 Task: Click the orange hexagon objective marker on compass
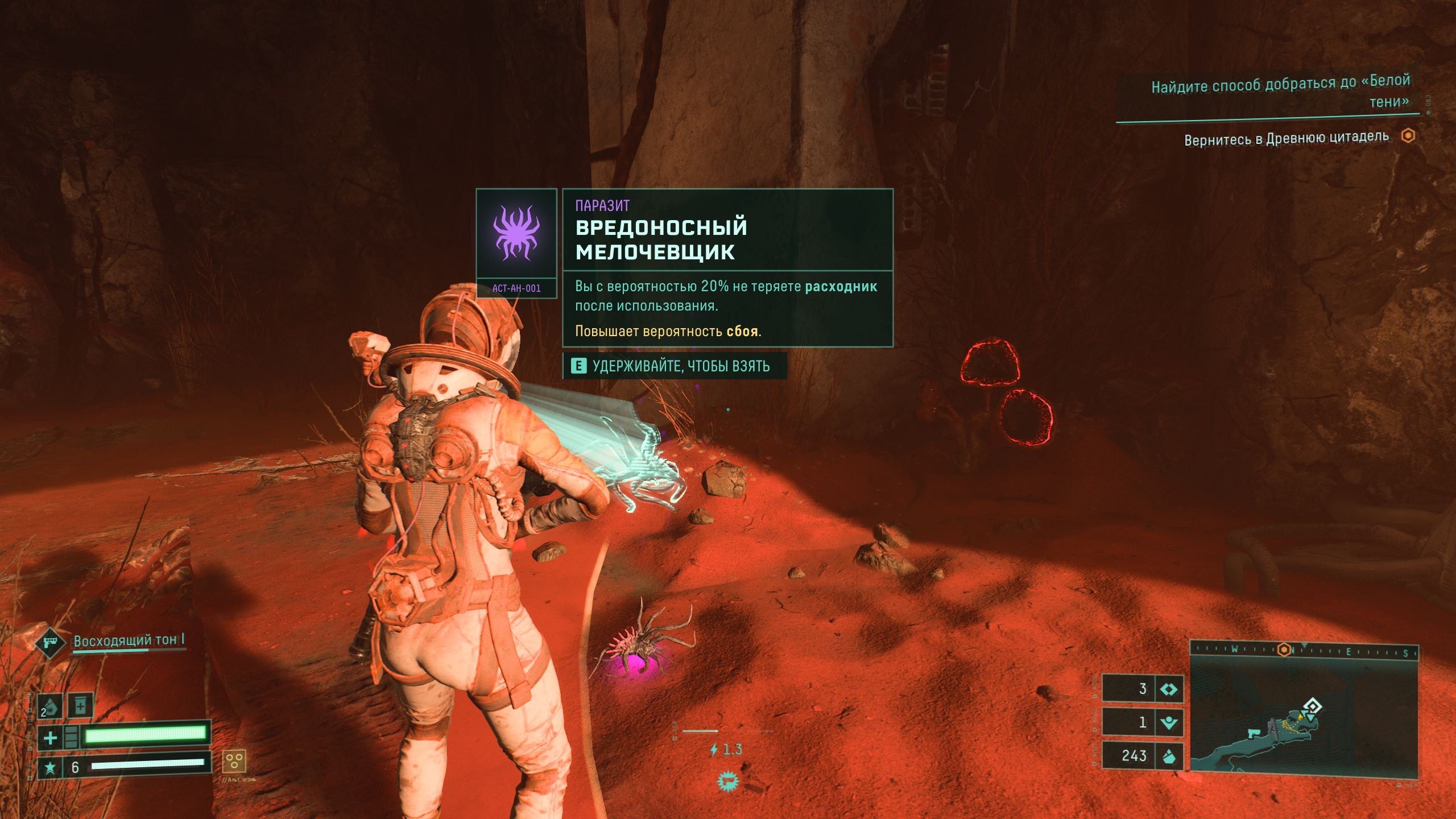click(1284, 650)
